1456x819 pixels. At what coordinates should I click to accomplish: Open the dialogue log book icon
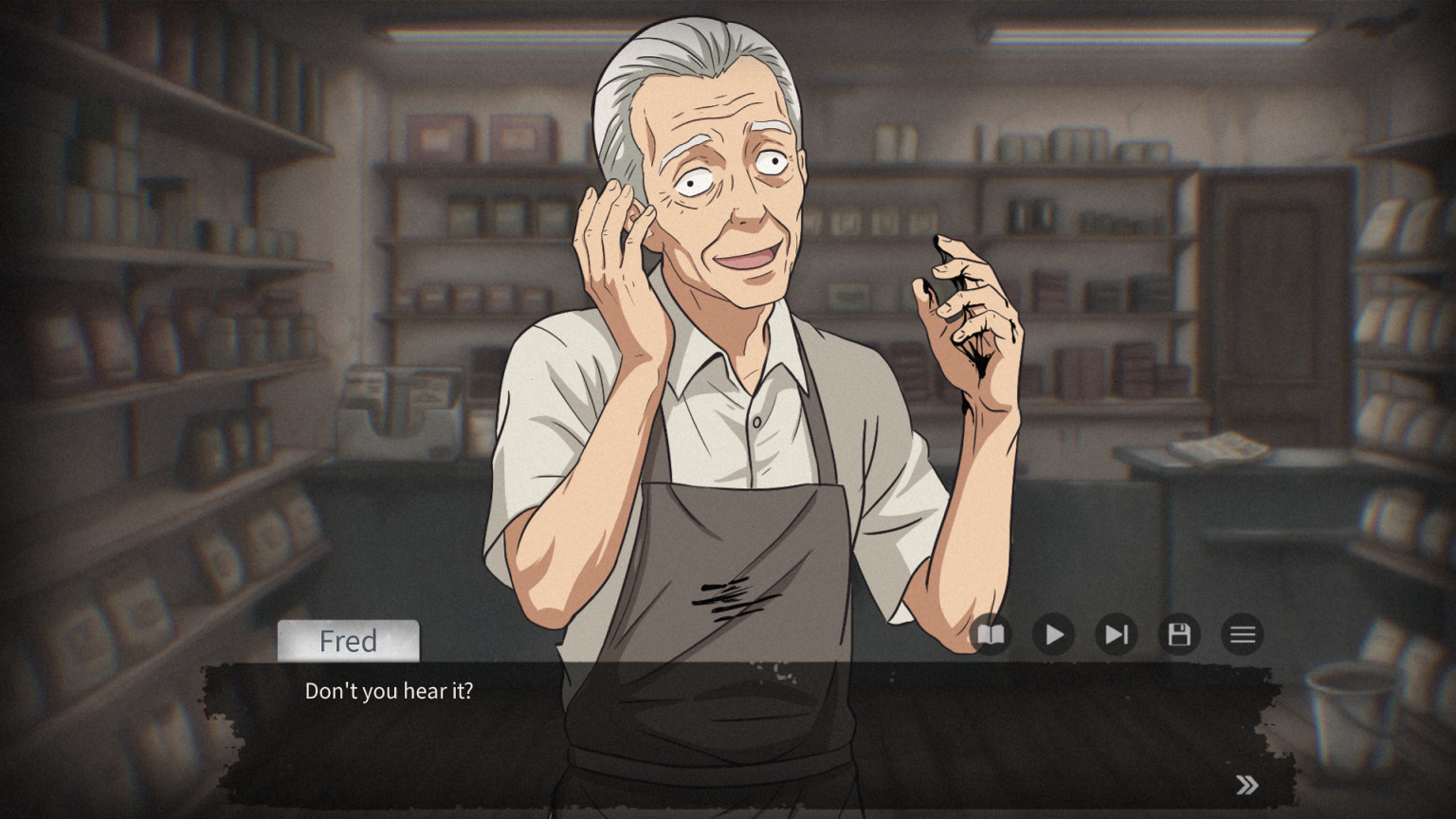coord(991,634)
